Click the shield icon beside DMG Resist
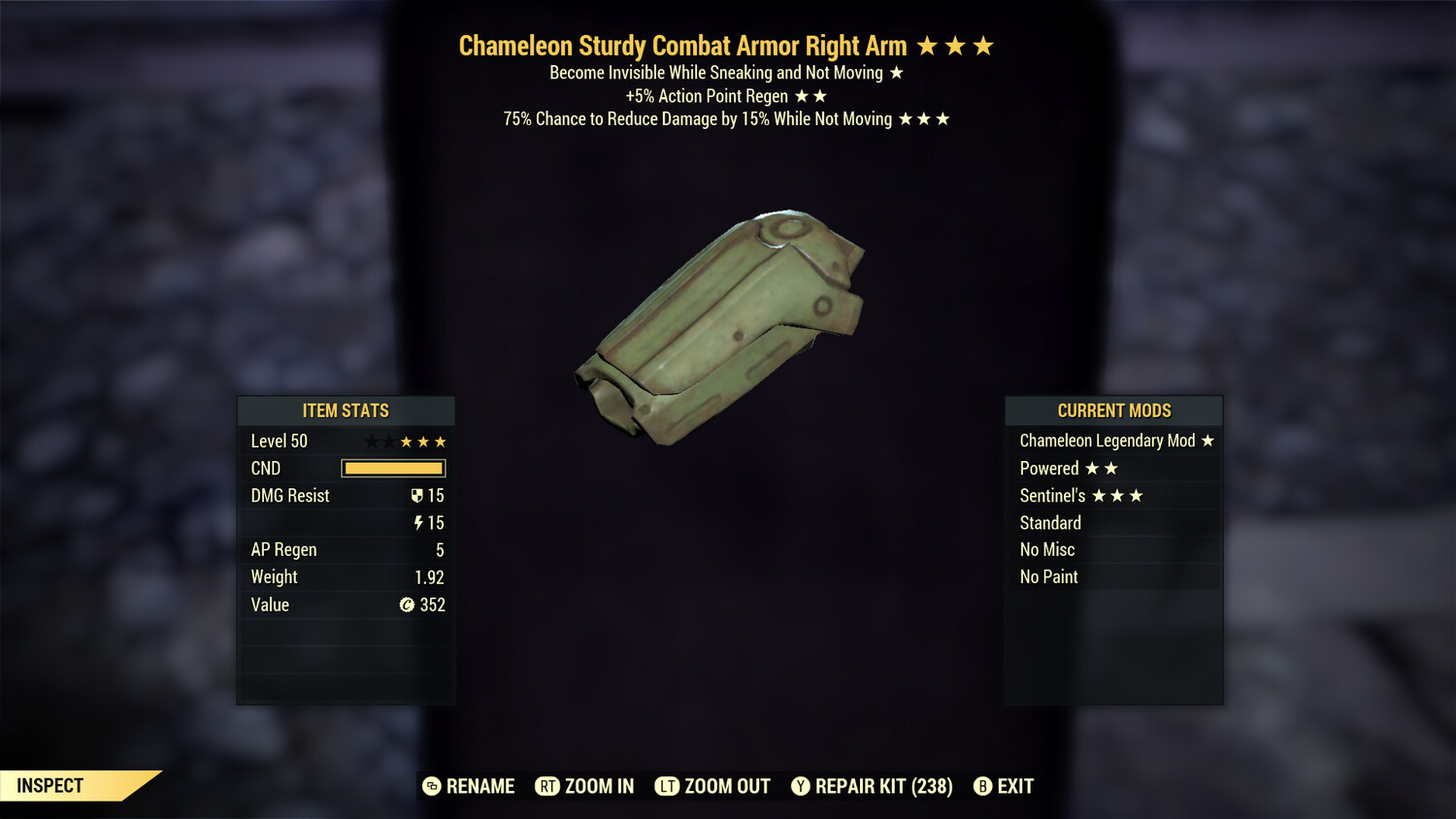 click(418, 495)
